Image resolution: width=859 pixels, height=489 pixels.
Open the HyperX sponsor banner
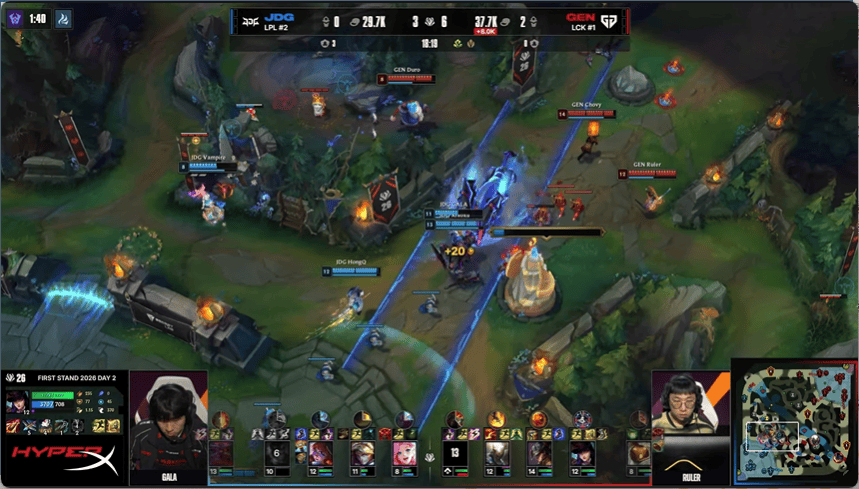point(64,462)
